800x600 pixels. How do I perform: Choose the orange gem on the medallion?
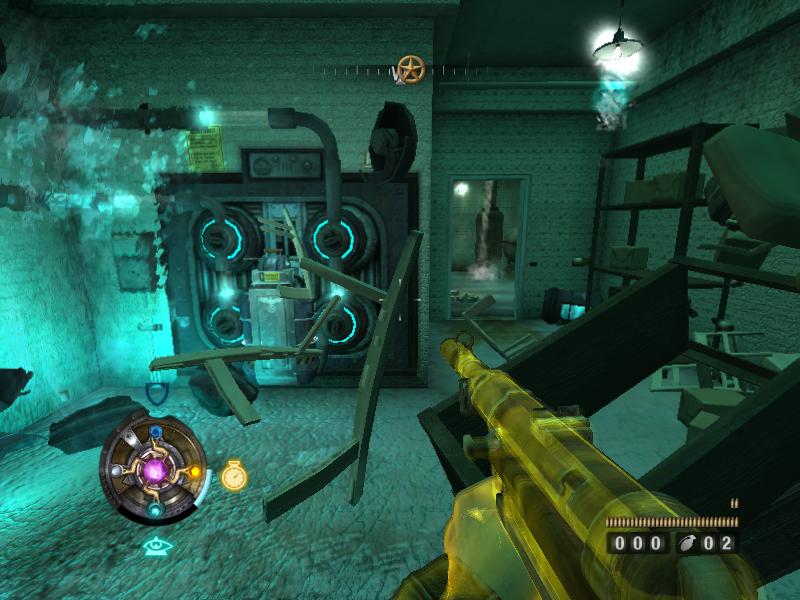(x=194, y=472)
